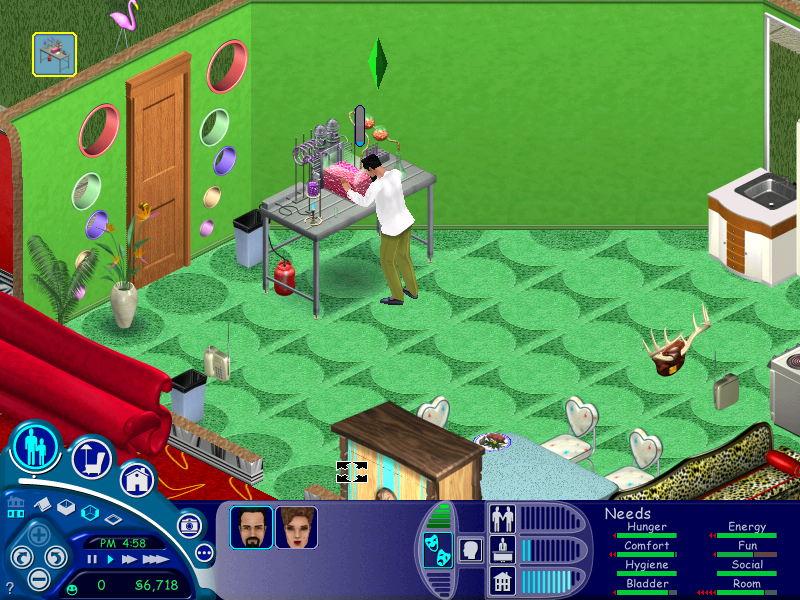
Task: Open the camera snapshot tool
Action: [187, 524]
